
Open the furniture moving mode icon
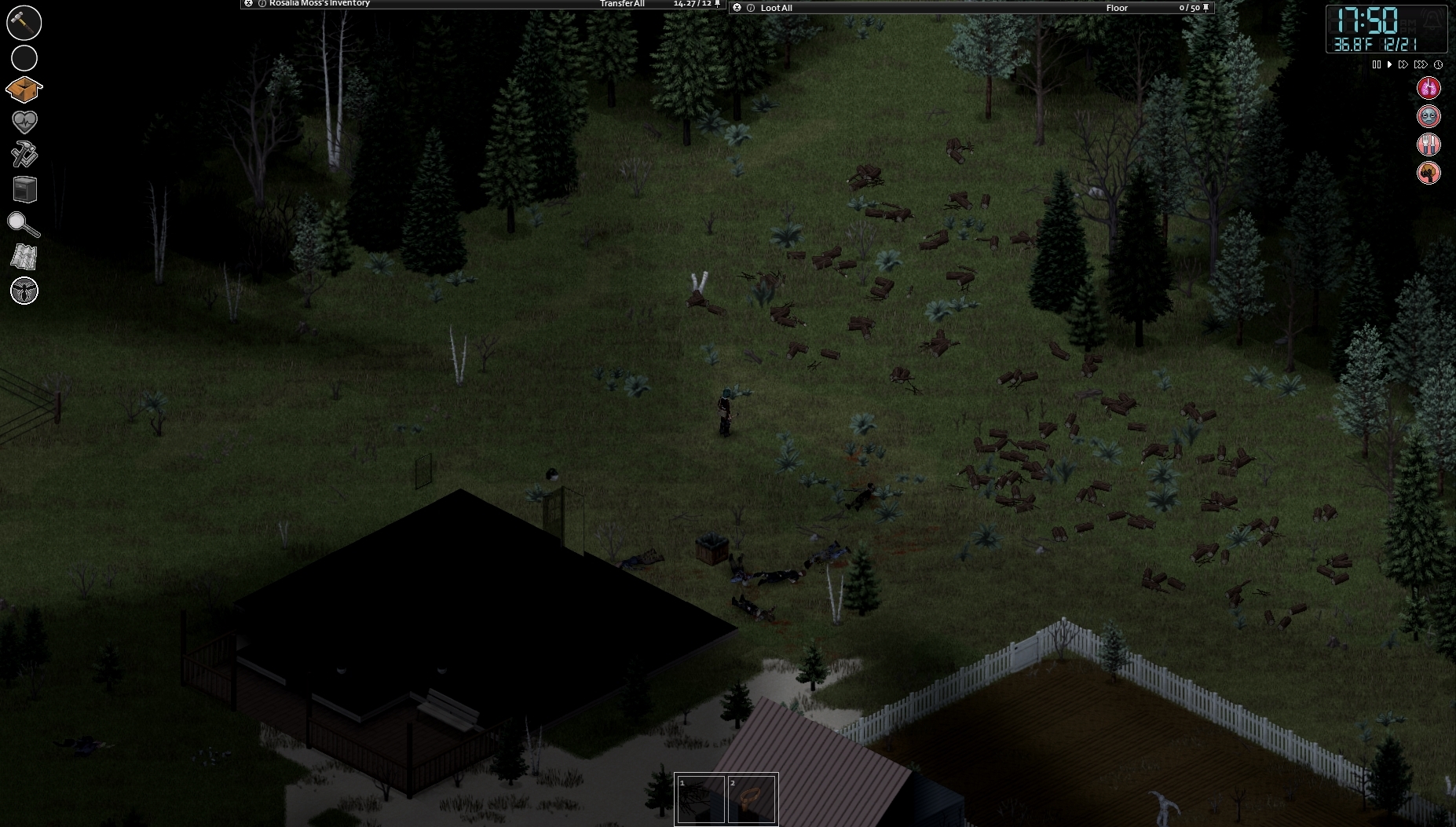point(24,189)
